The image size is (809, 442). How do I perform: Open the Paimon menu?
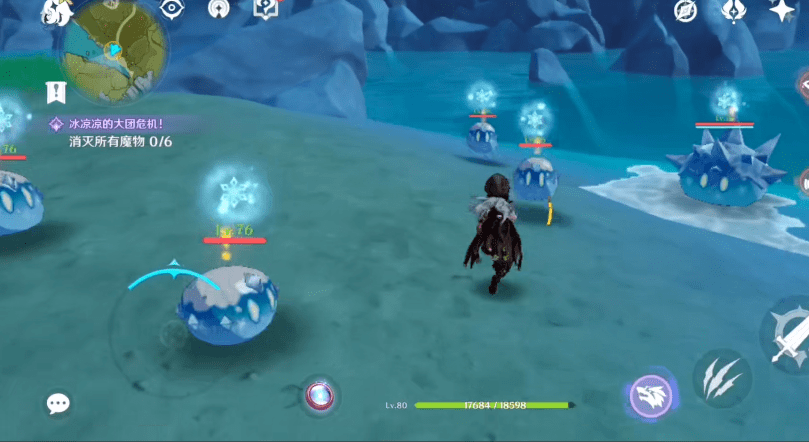coord(59,12)
